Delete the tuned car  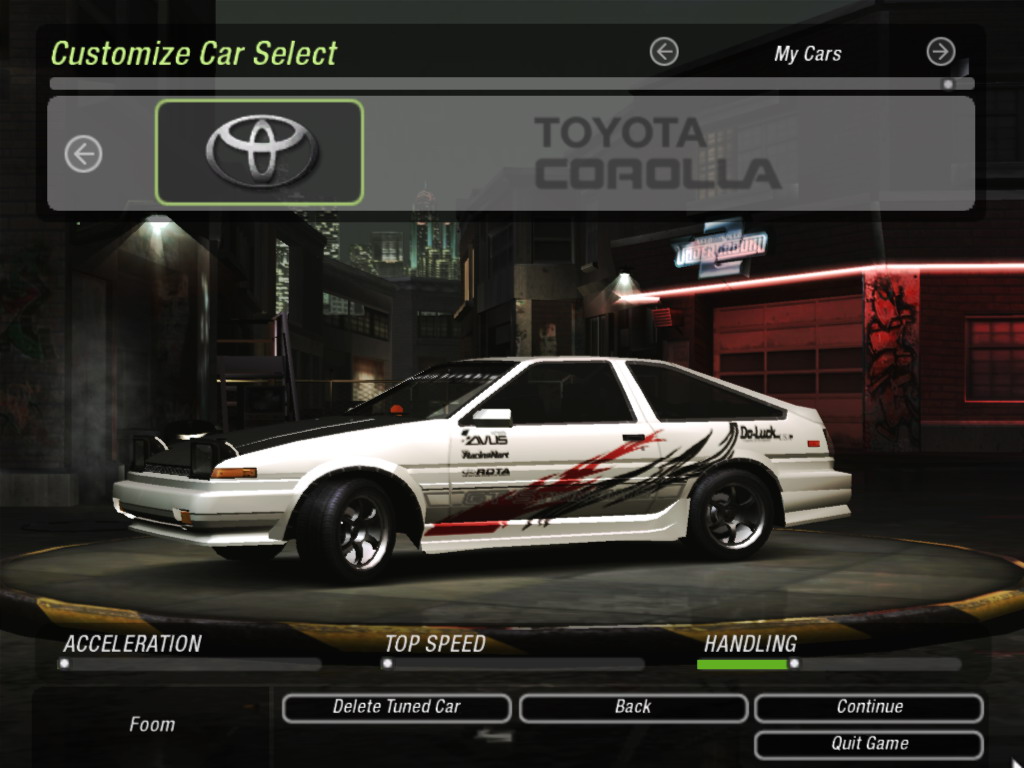(x=396, y=707)
